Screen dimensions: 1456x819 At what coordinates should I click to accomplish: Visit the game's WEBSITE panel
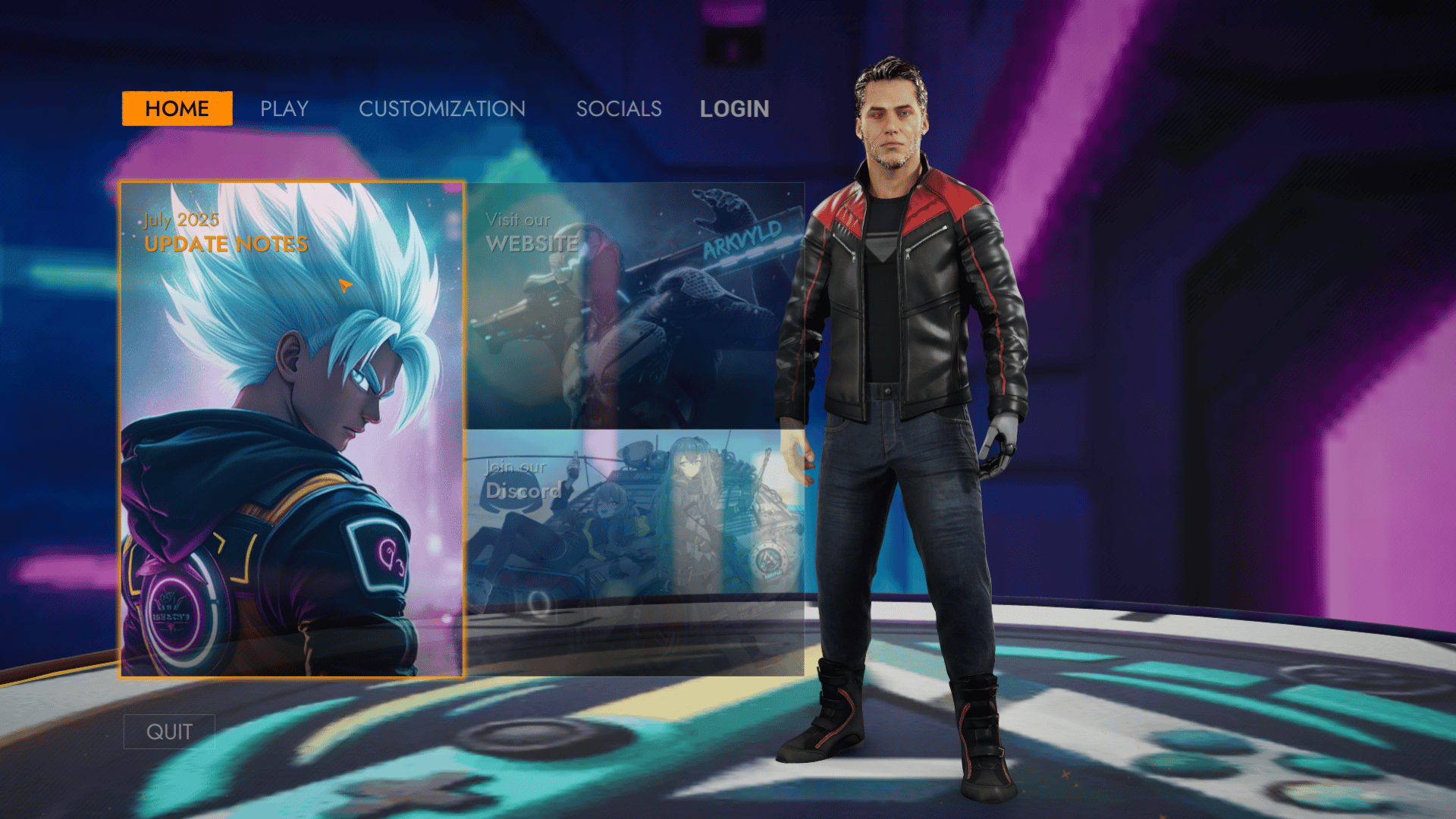637,303
